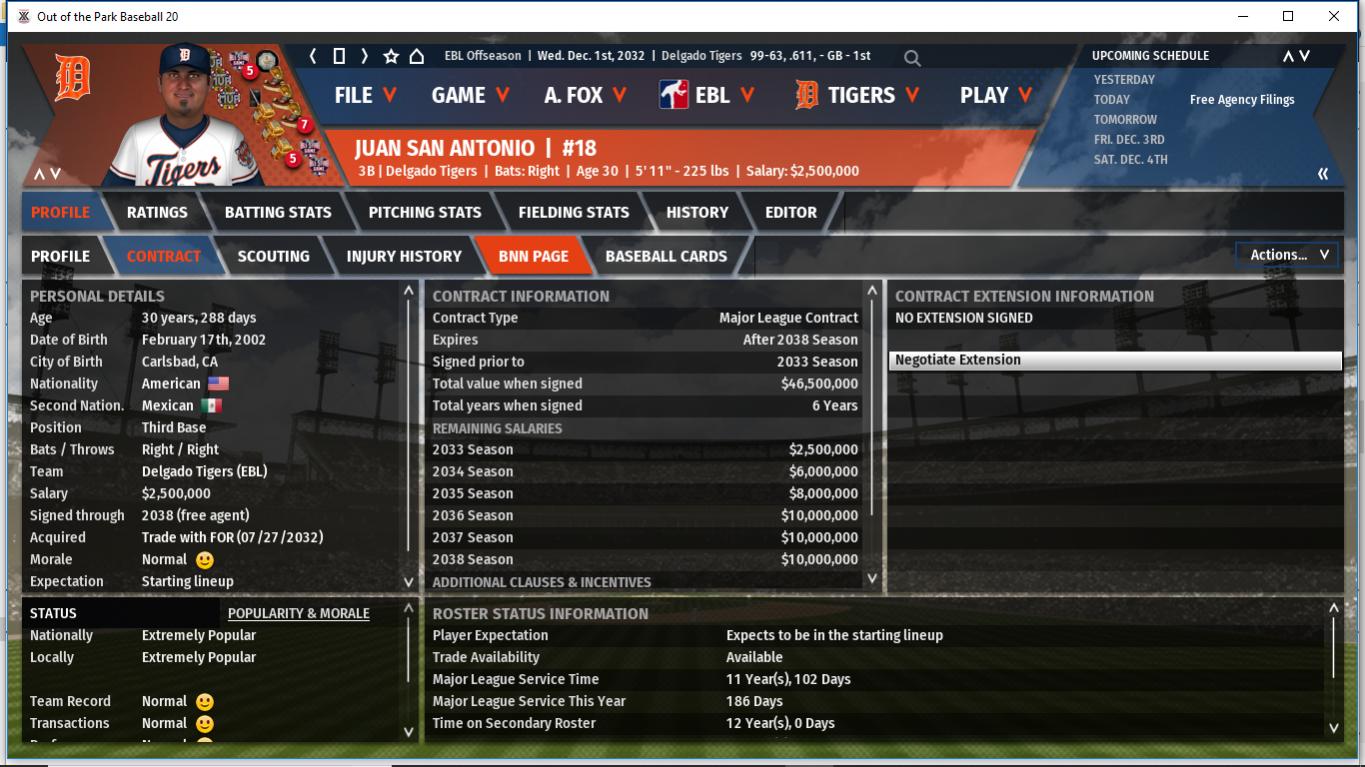Image resolution: width=1365 pixels, height=767 pixels.
Task: Click the Negotiate Extension button
Action: (1114, 360)
